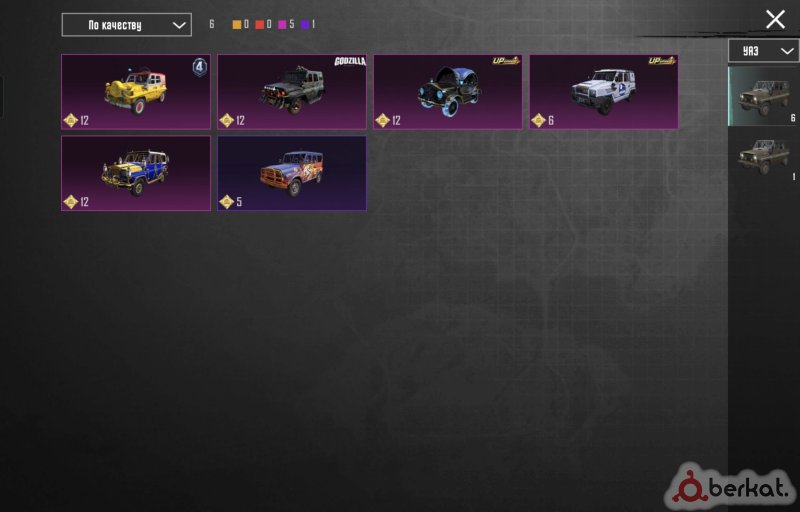
Task: Choose the orange and blue UAZ skin
Action: pos(292,173)
